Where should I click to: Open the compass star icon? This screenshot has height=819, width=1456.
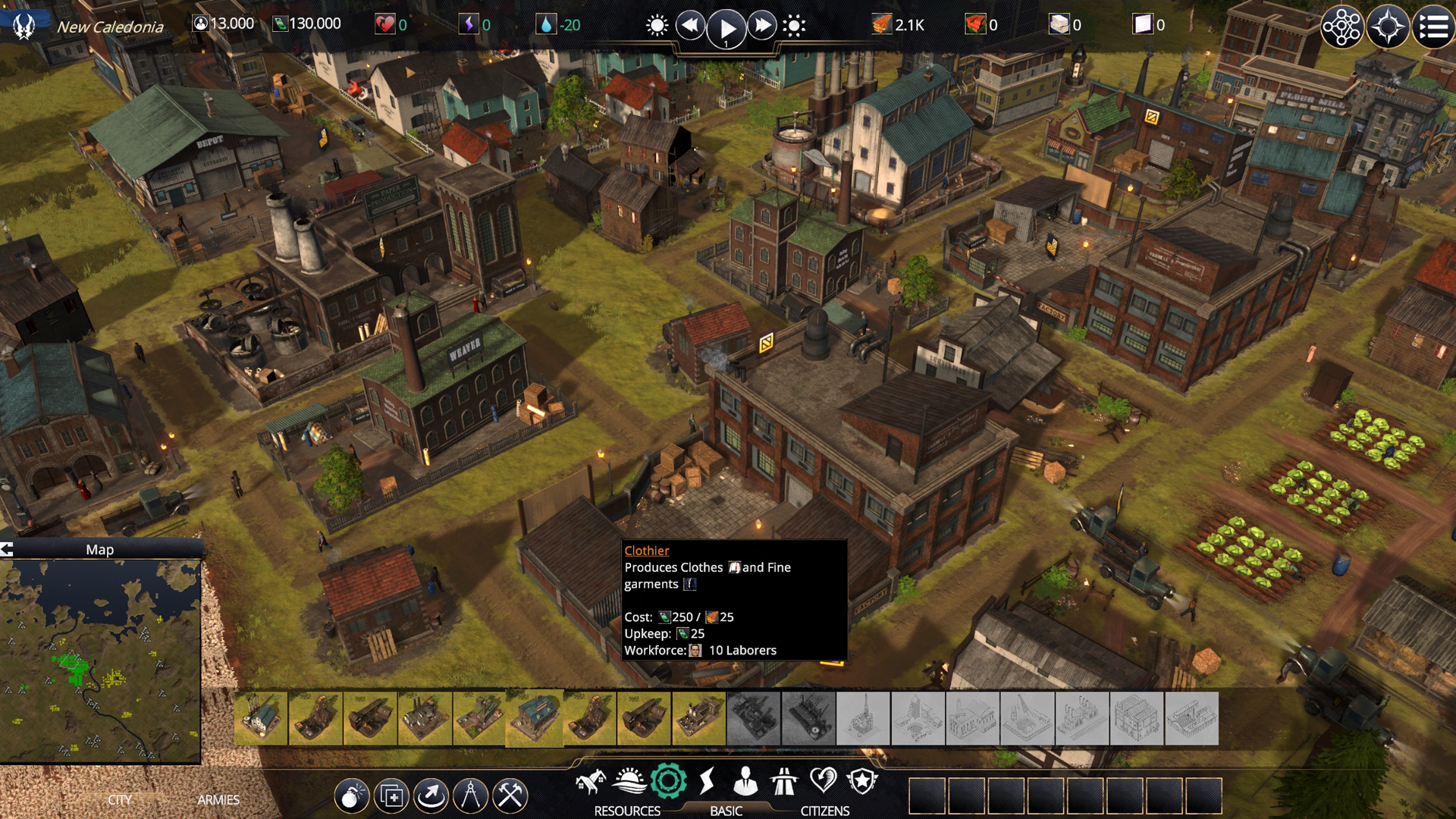[x=1388, y=28]
